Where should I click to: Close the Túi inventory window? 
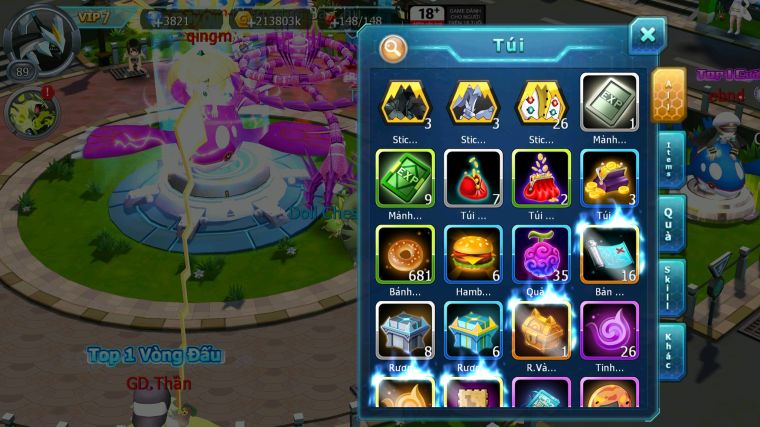click(647, 36)
